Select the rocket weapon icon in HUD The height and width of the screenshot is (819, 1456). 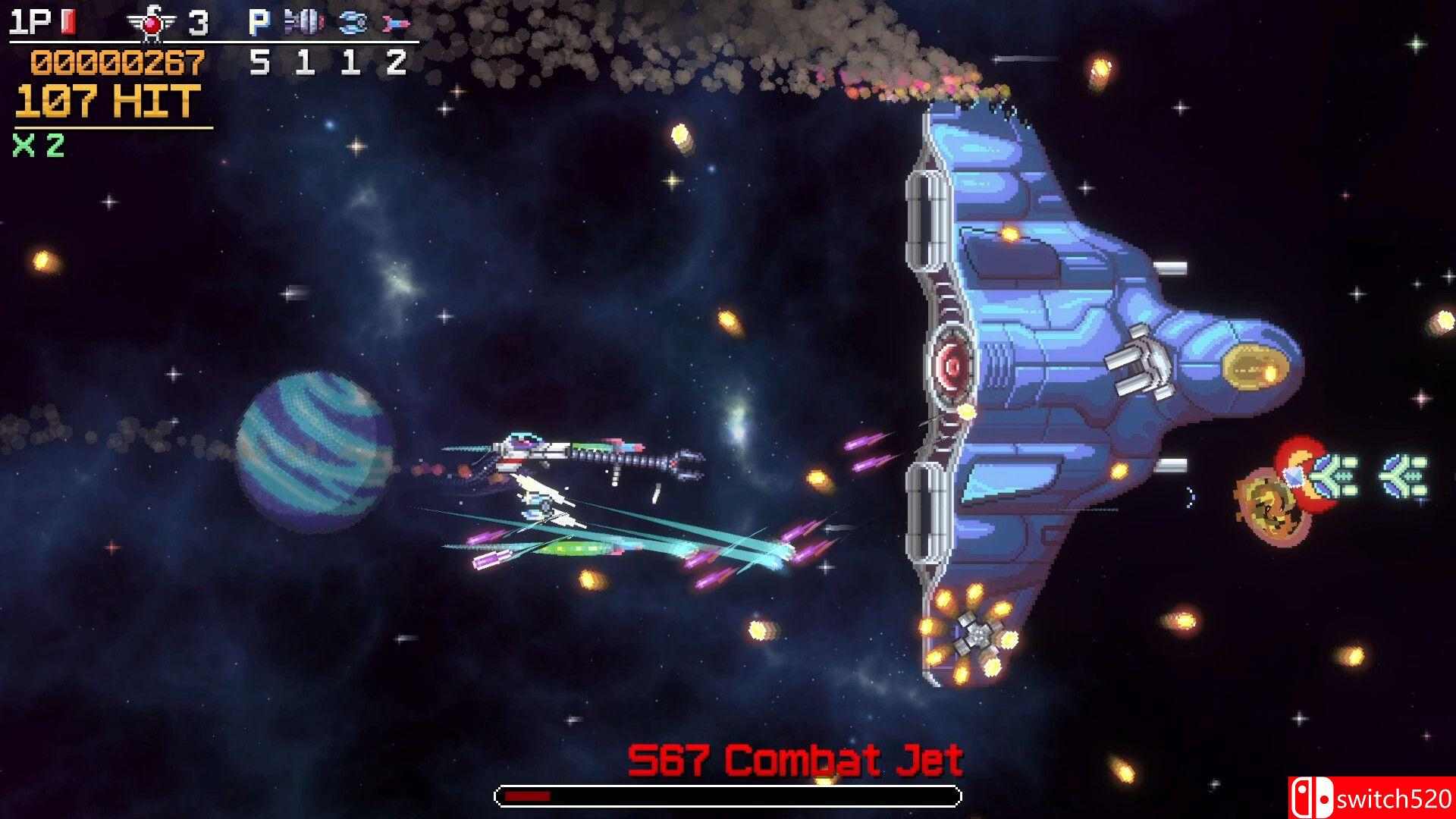(394, 20)
